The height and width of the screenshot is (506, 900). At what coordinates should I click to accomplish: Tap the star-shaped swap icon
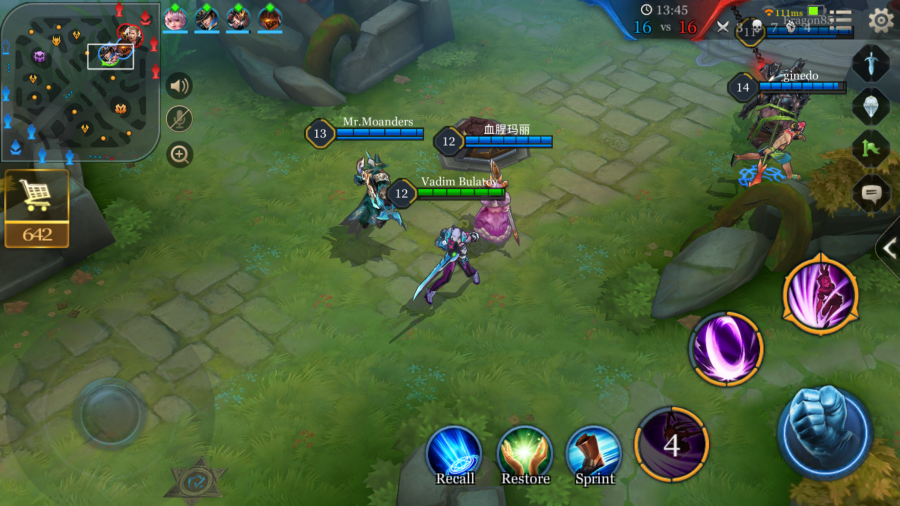pyautogui.click(x=195, y=481)
